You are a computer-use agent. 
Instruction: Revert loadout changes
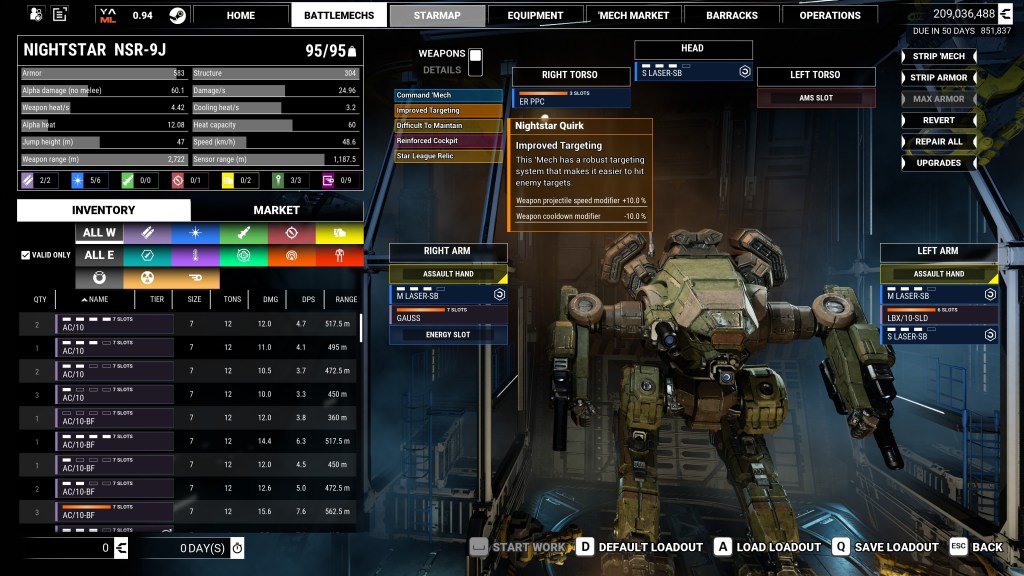tap(938, 120)
